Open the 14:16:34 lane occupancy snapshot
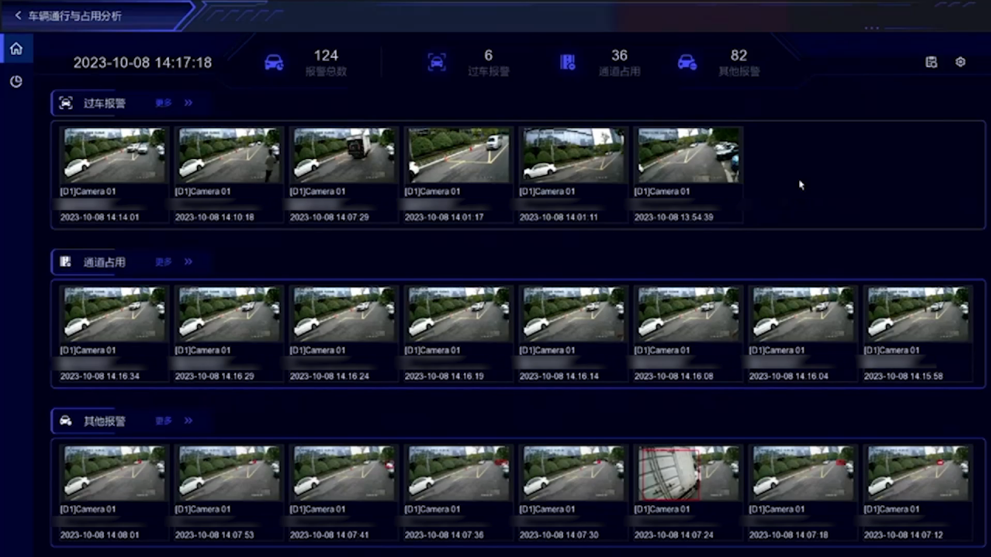Image resolution: width=991 pixels, height=557 pixels. (114, 314)
